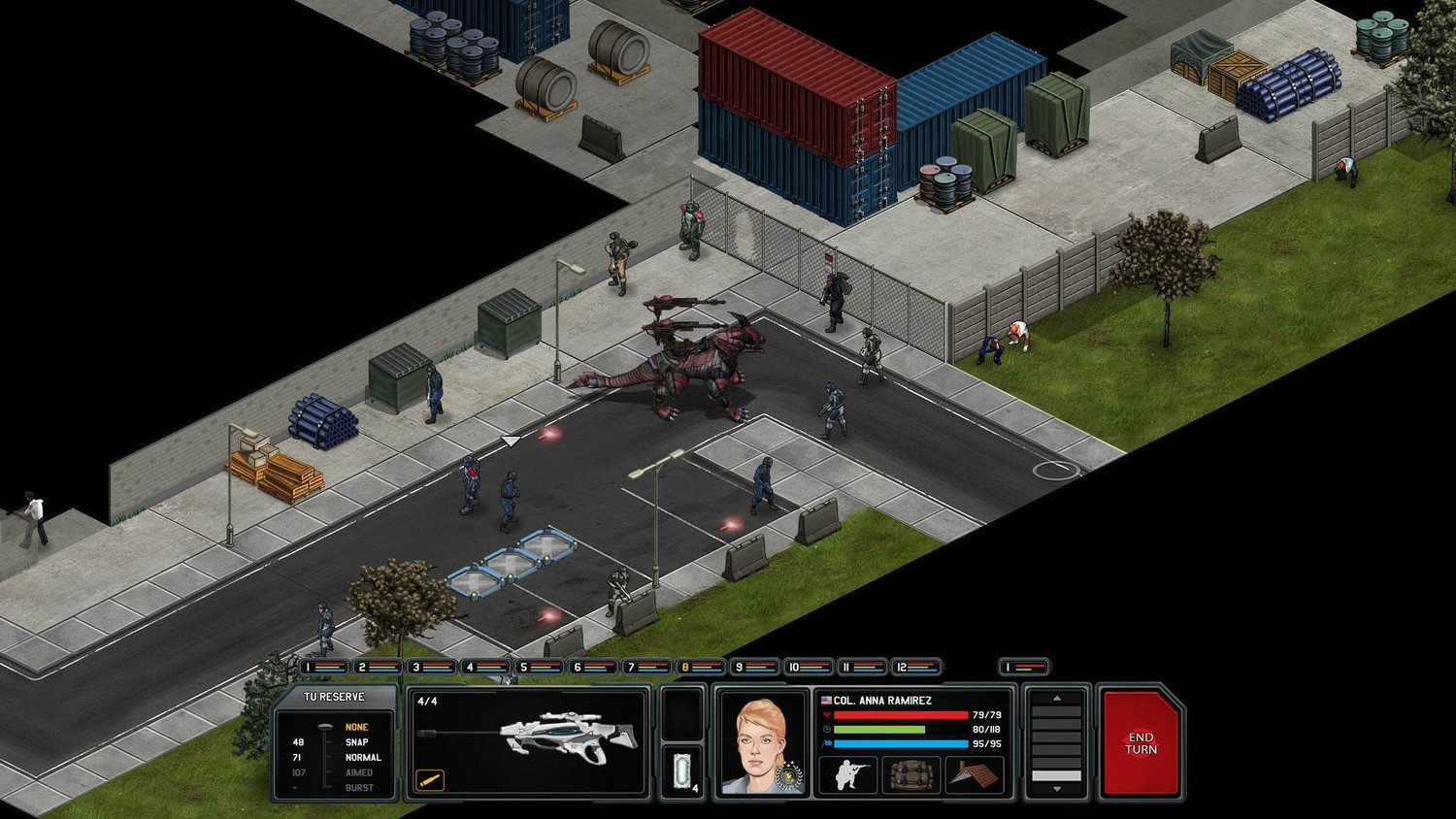1456x819 pixels.
Task: Set TU reserve to None
Action: (x=356, y=727)
